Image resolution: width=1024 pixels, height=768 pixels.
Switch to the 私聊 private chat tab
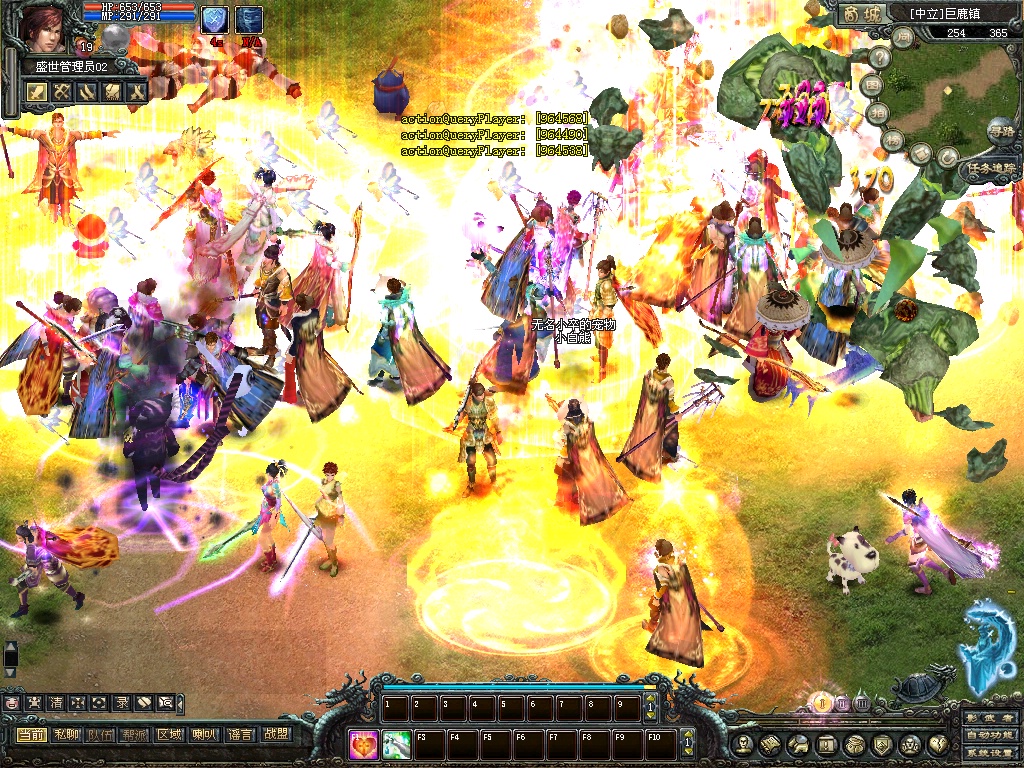tap(66, 734)
